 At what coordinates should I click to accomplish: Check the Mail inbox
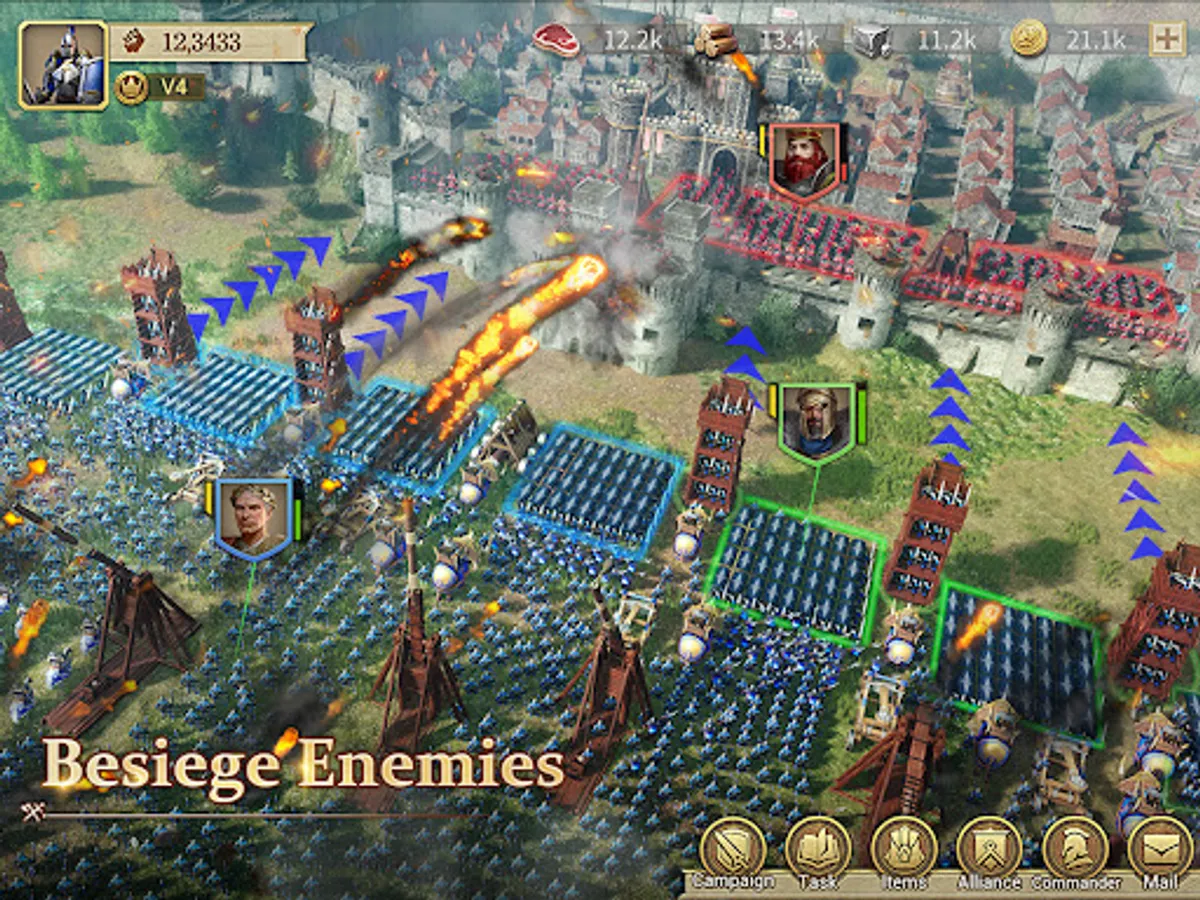click(1160, 850)
